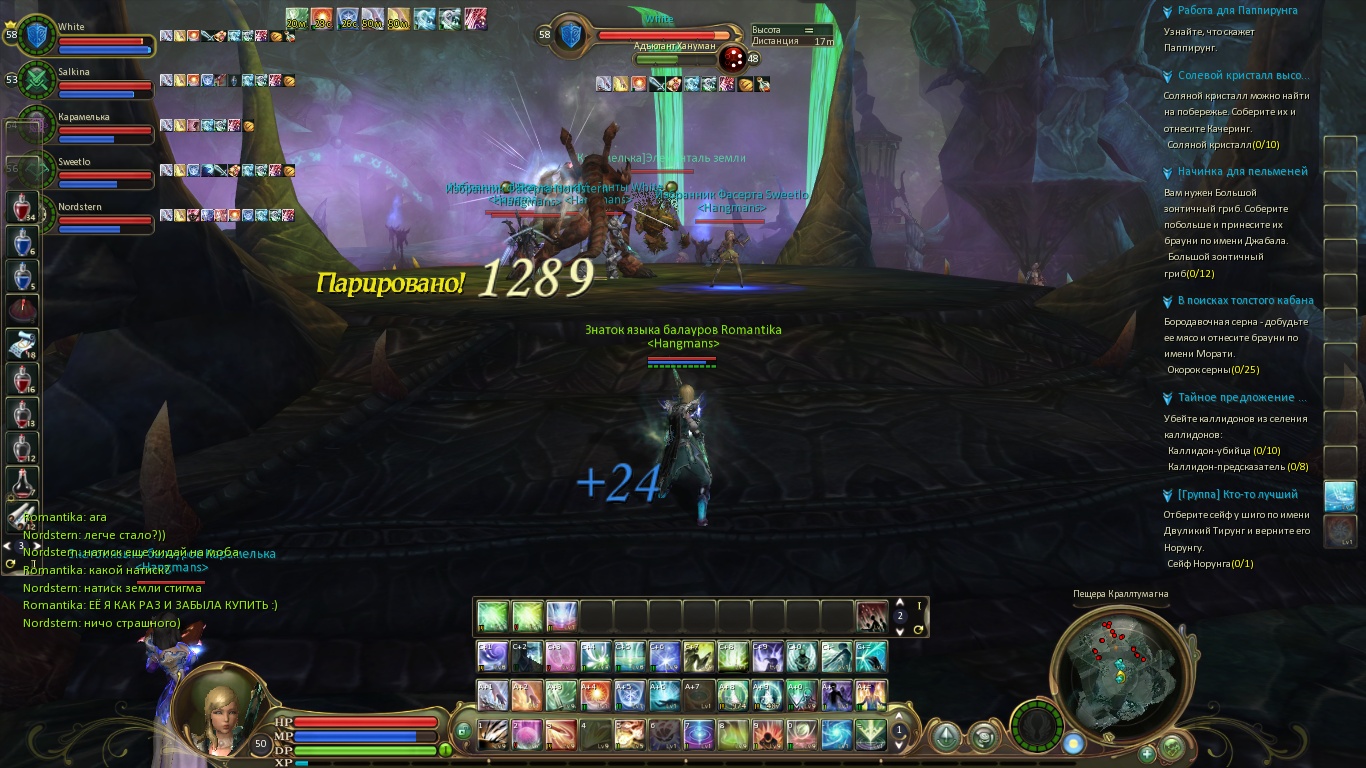Screen dimensions: 1366x768
Task: Open the group quest 'Кто-то лучший'
Action: tap(1237, 495)
